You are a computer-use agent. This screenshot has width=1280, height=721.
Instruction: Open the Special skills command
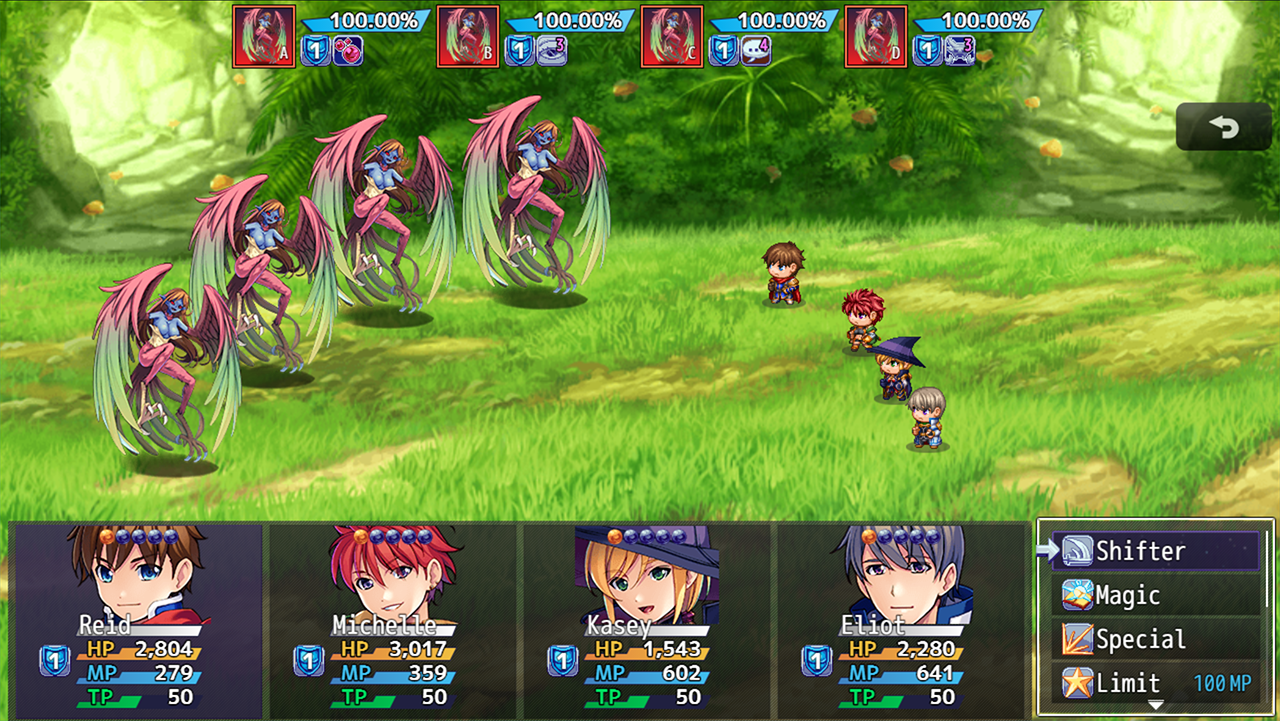click(x=1155, y=640)
